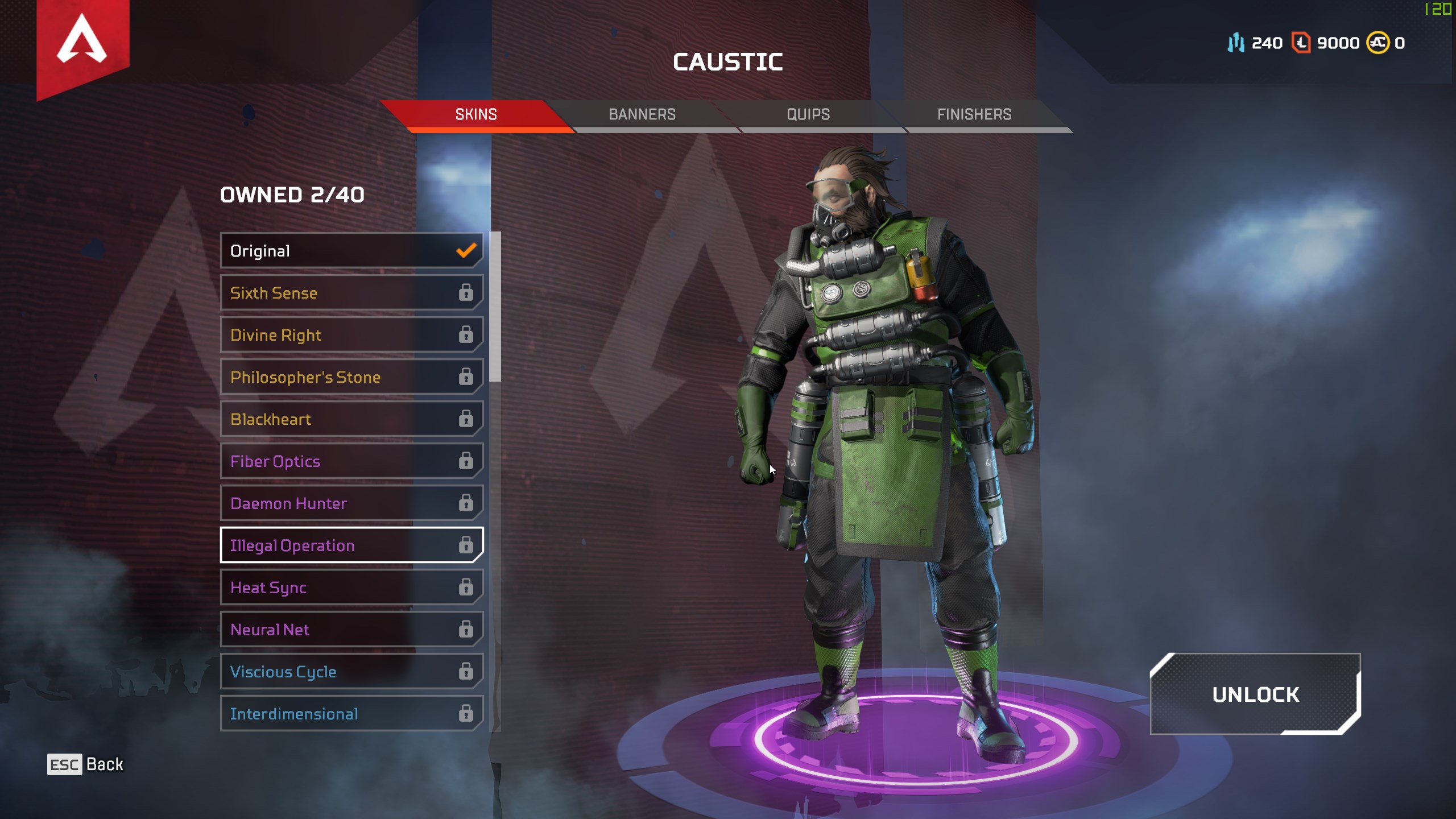Click the Illegal Operation skin entry
The image size is (1456, 819).
tap(351, 545)
